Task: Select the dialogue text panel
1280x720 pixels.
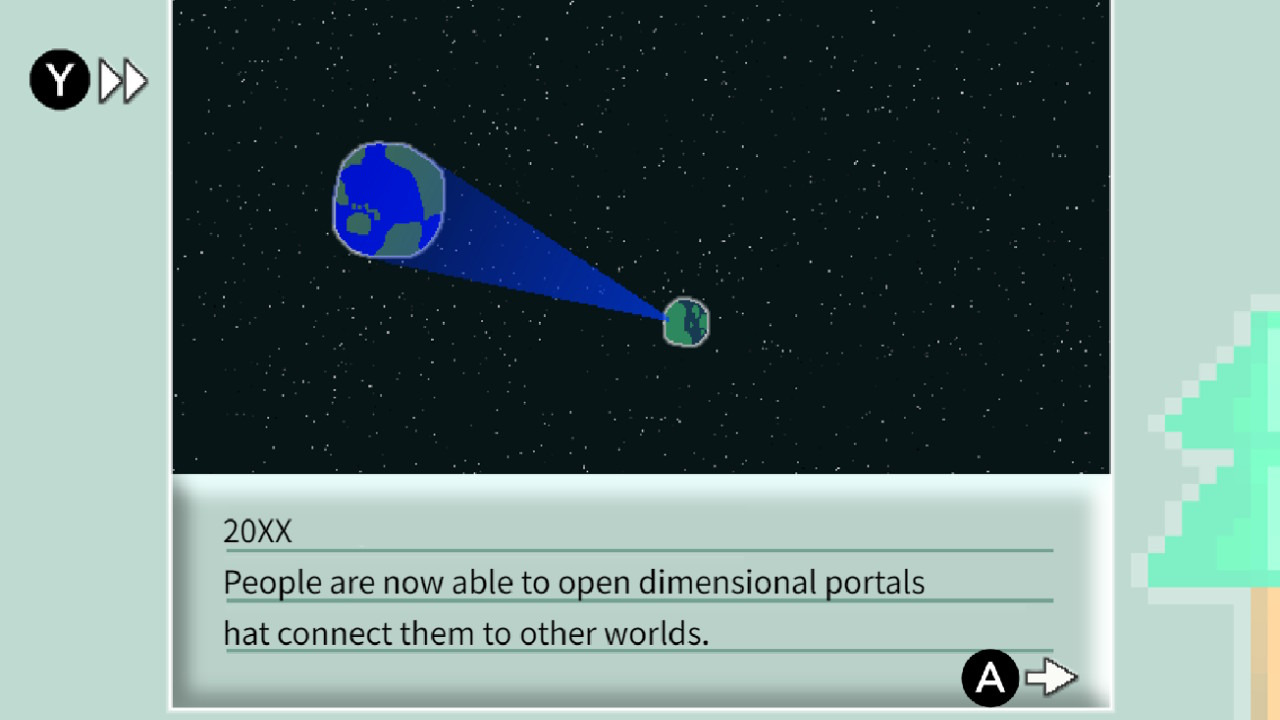Action: (x=640, y=590)
